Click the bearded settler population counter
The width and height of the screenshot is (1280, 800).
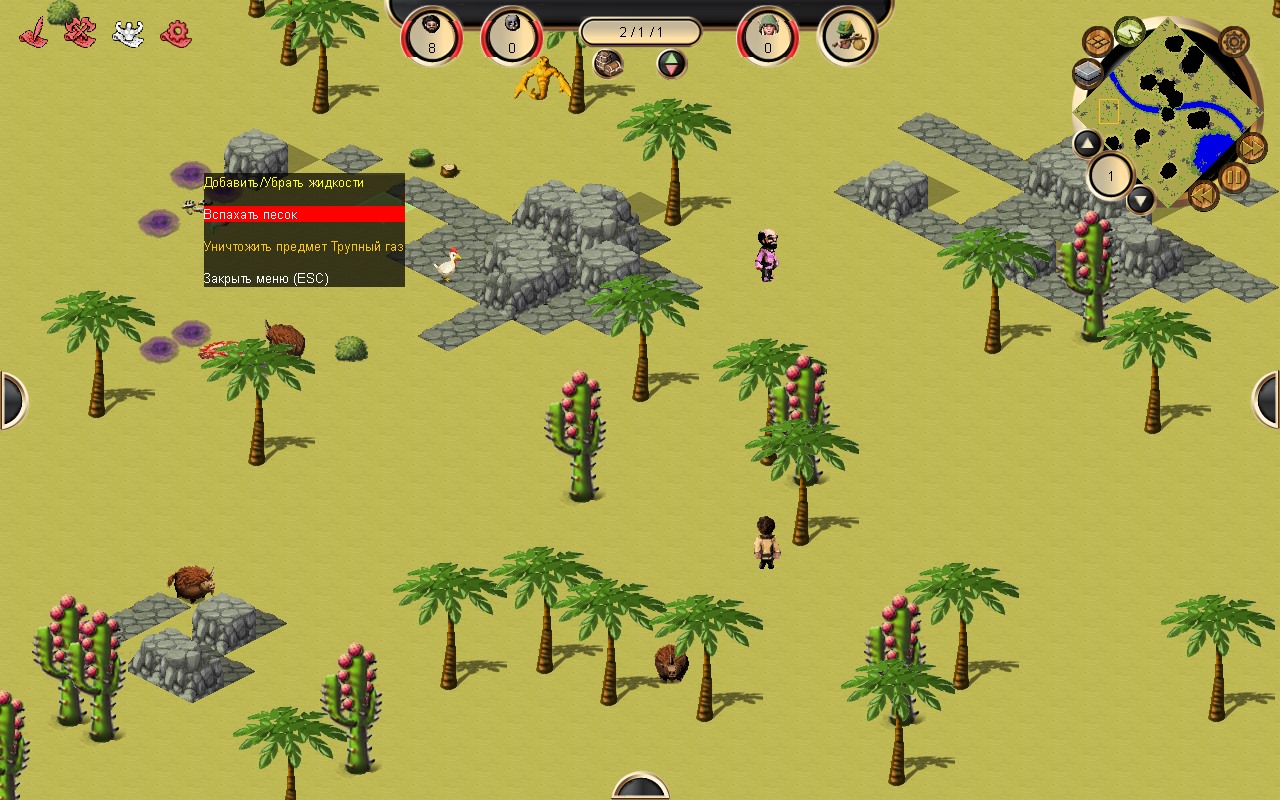tap(432, 36)
